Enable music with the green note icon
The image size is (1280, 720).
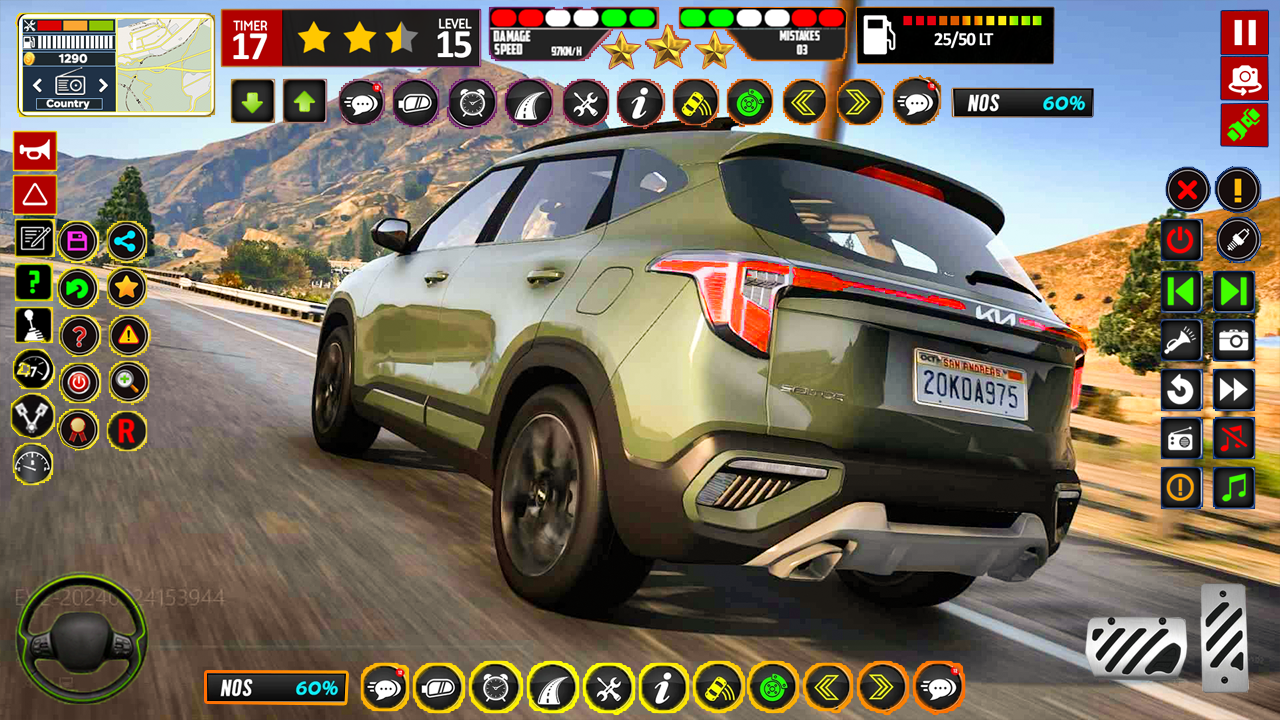tap(1233, 488)
